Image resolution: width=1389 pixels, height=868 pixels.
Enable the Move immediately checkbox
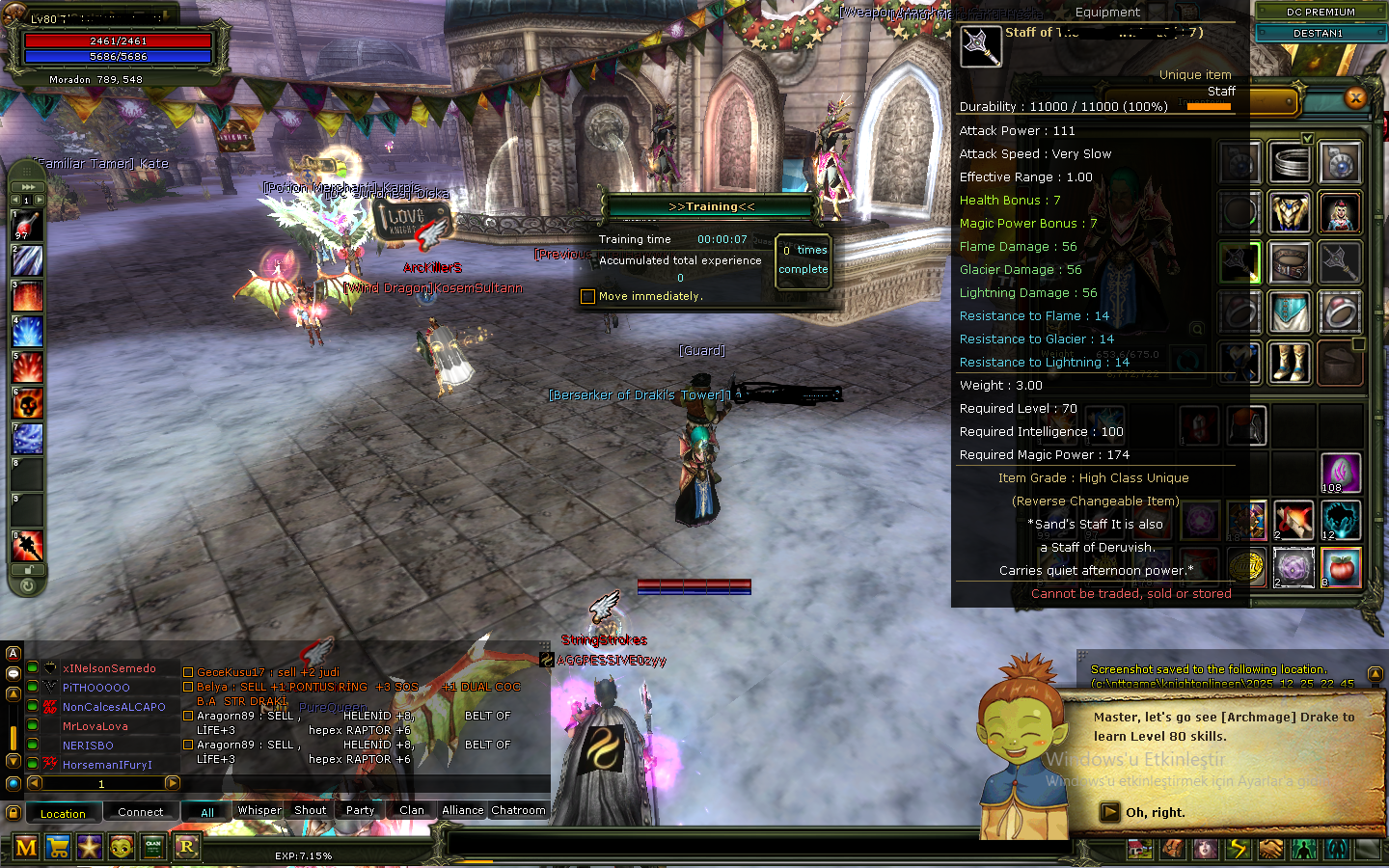[x=588, y=296]
